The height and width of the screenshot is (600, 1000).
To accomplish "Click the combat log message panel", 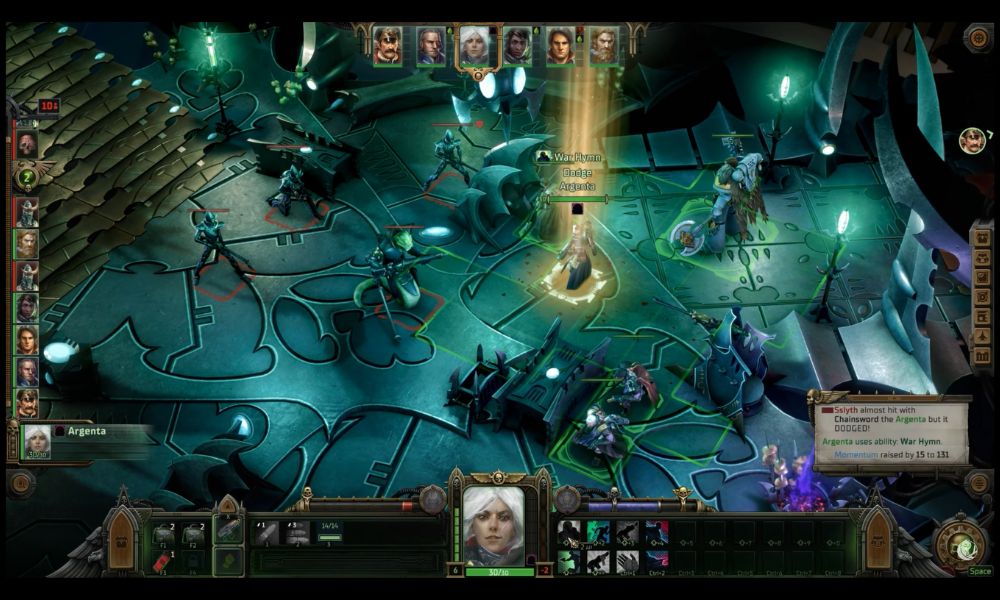I will (892, 431).
